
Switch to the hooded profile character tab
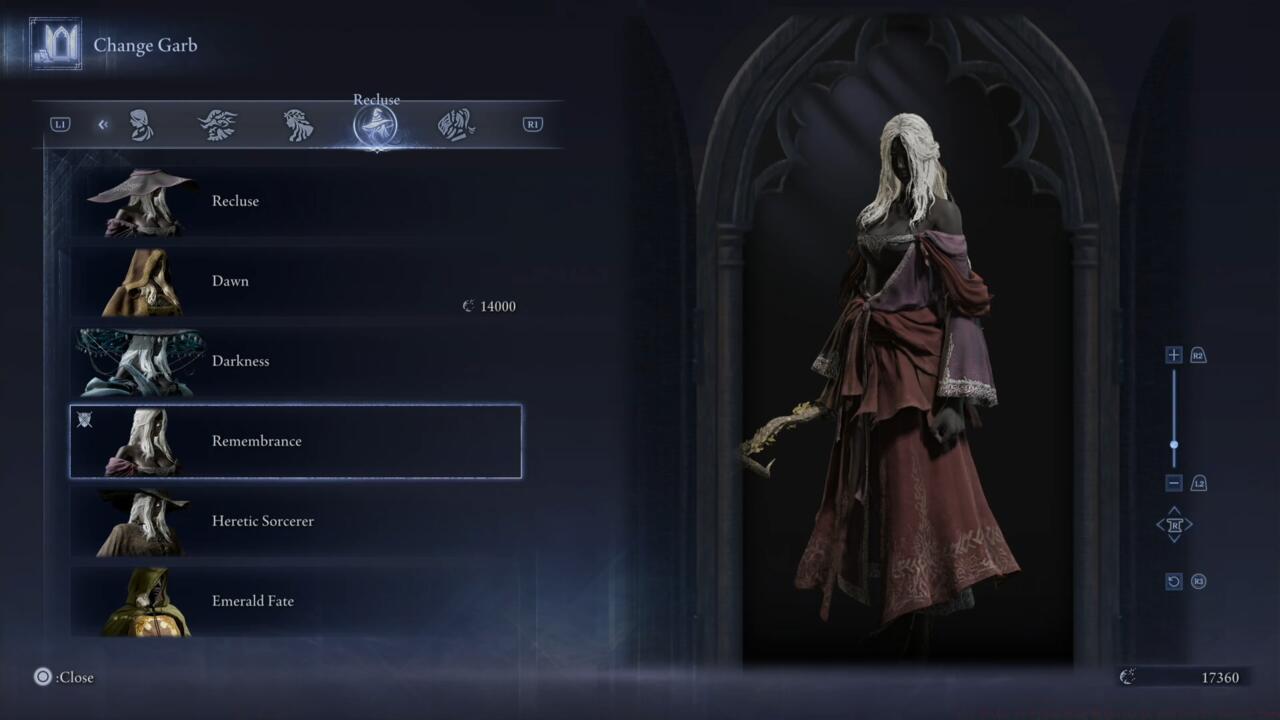(141, 125)
